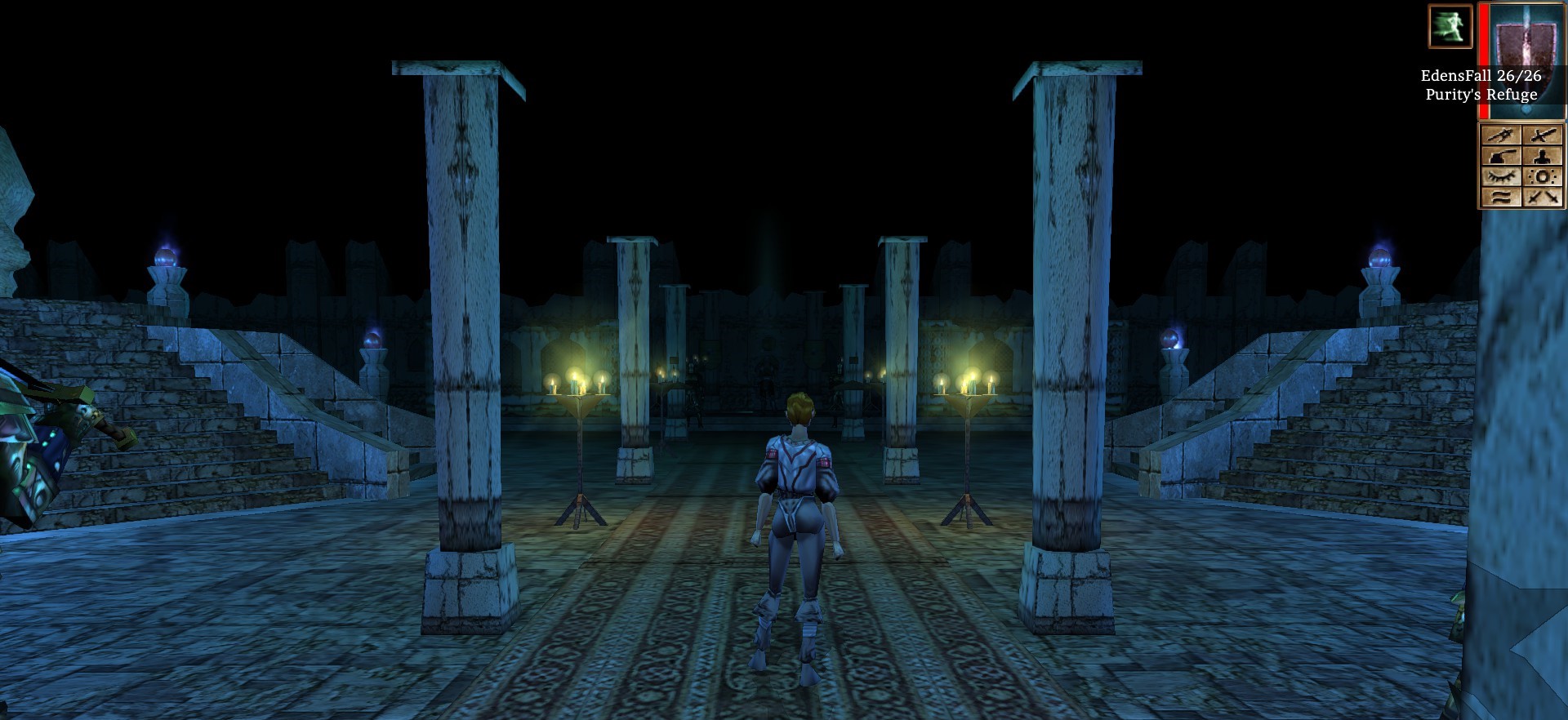Click the wavy lines button
Viewport: 1568px width, 720px height.
pyautogui.click(x=1501, y=197)
